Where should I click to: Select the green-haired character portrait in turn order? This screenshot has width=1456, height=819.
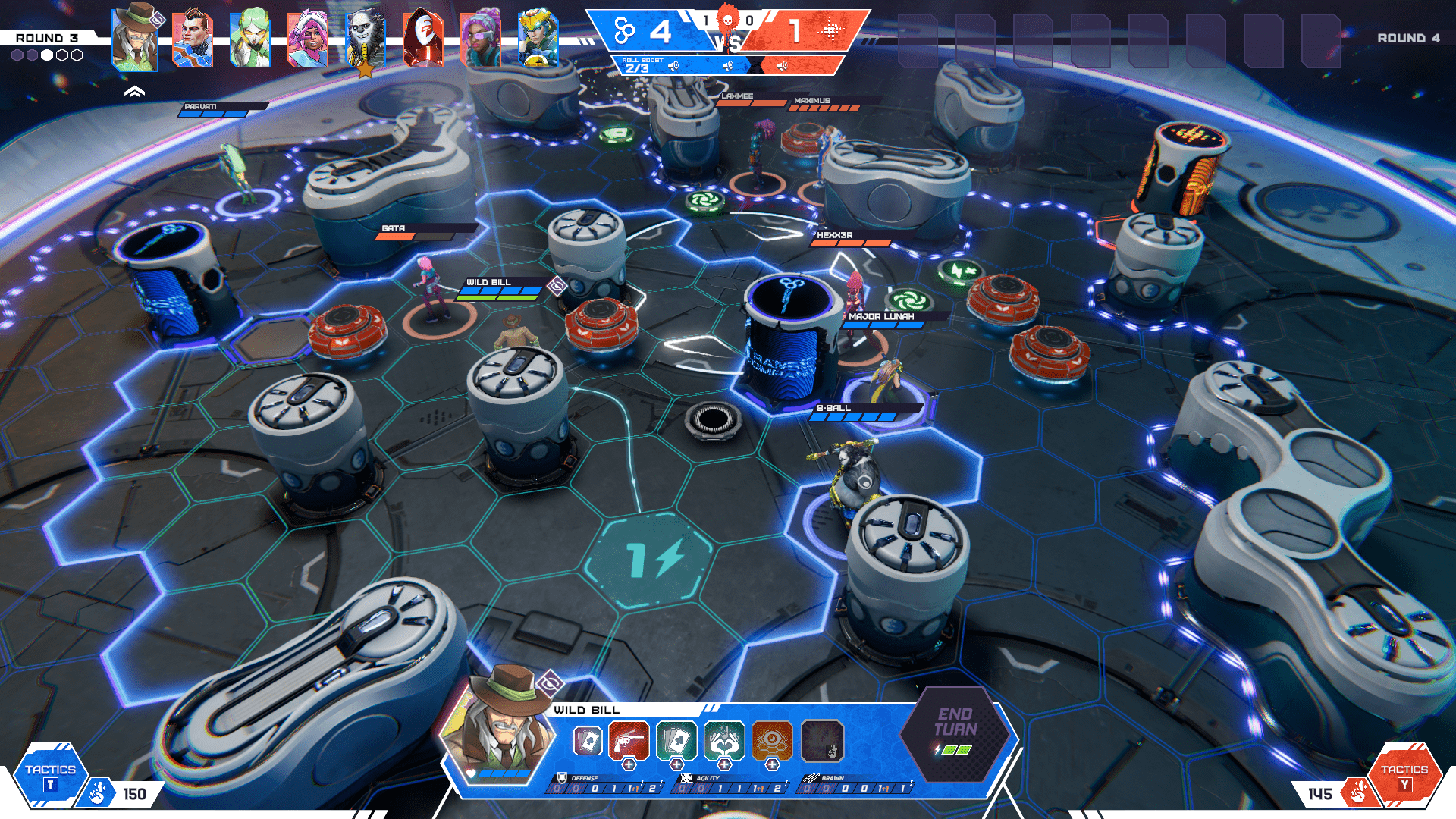[x=249, y=38]
